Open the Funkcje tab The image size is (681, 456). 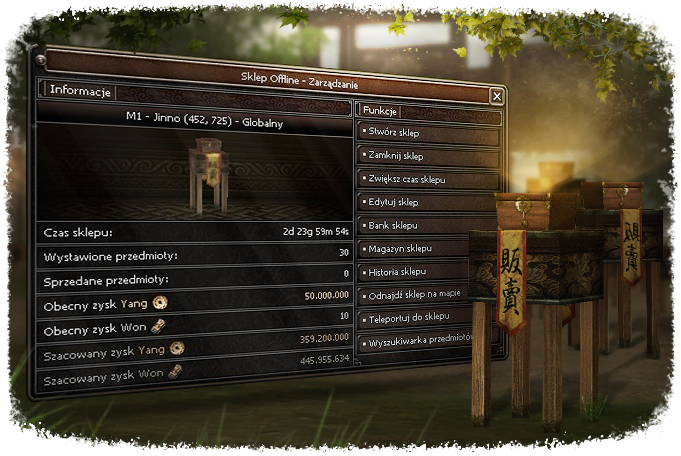click(381, 111)
